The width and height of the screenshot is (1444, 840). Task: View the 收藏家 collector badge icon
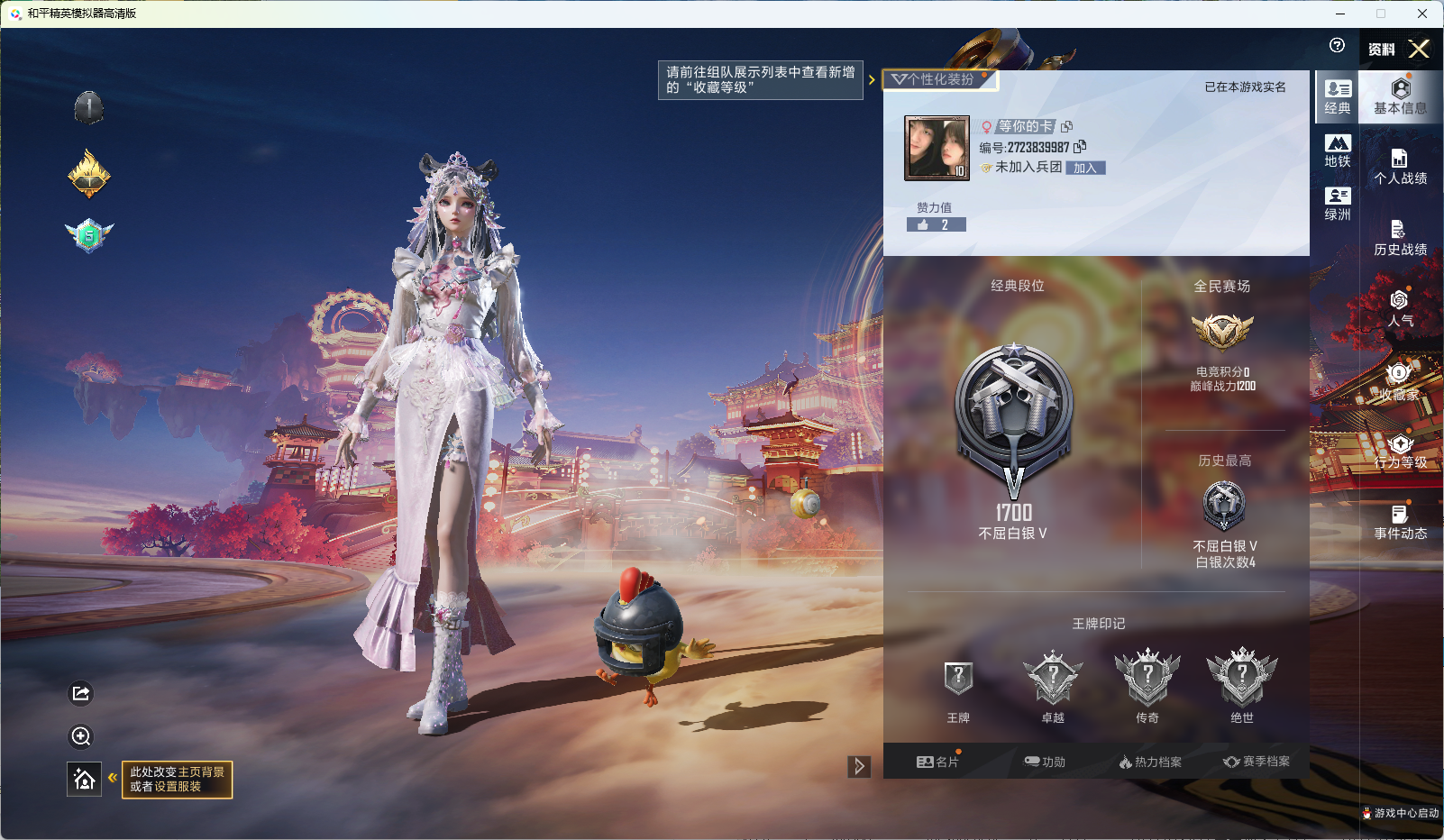coord(1398,381)
